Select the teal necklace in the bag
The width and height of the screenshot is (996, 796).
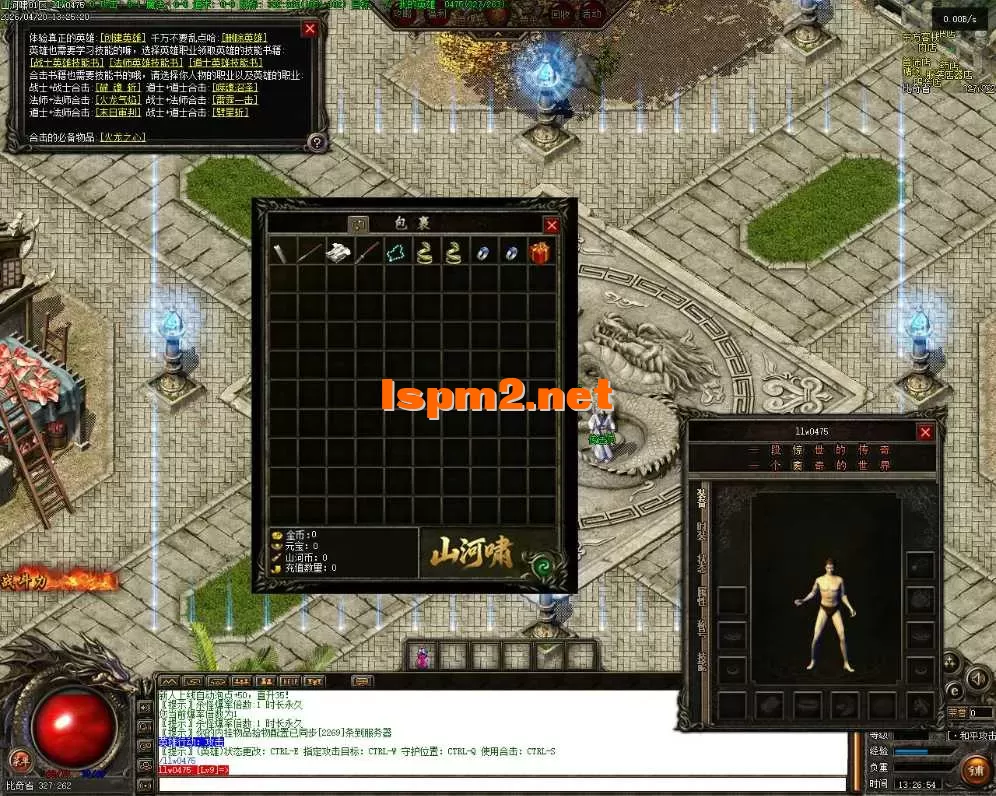(397, 252)
